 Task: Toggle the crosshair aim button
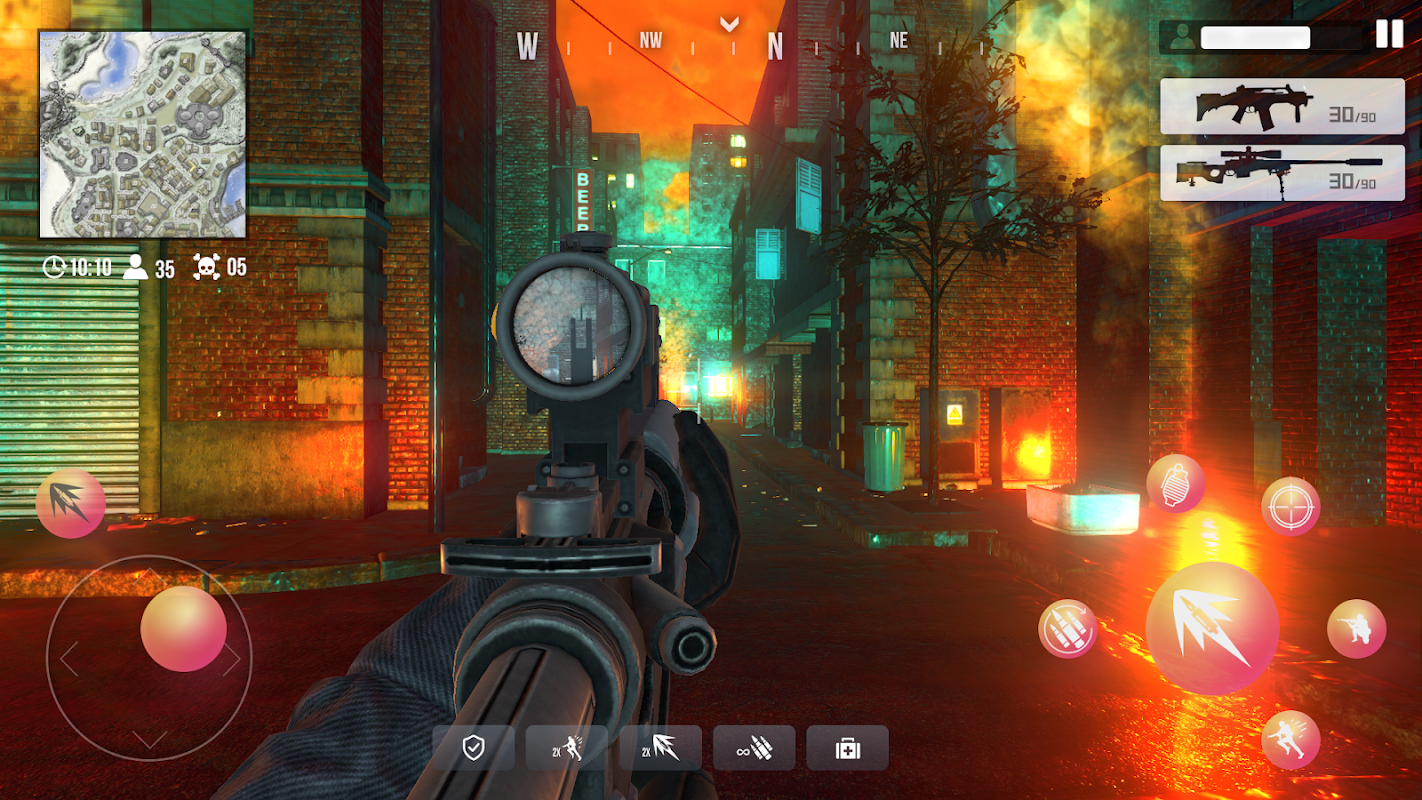pos(1290,506)
